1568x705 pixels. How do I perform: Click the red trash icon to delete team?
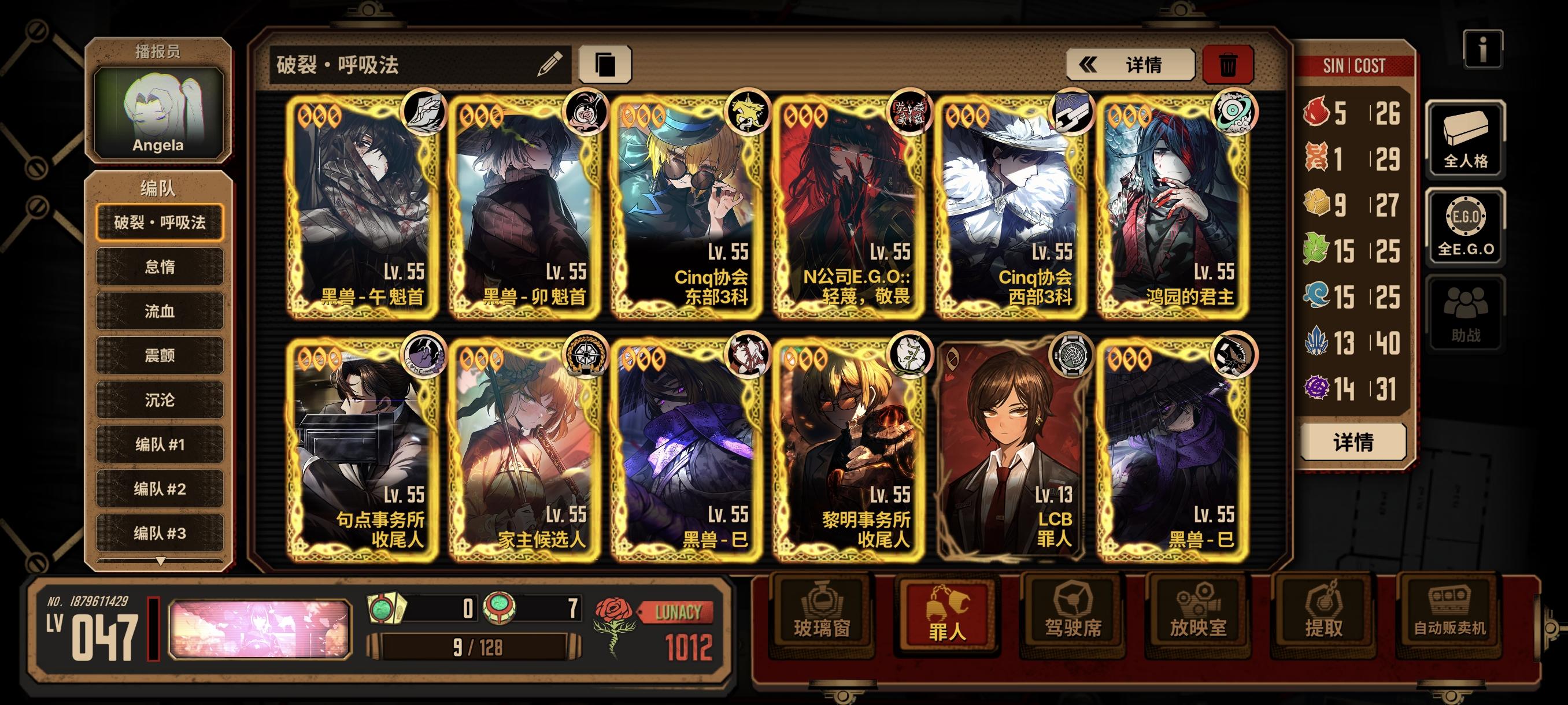[x=1230, y=66]
